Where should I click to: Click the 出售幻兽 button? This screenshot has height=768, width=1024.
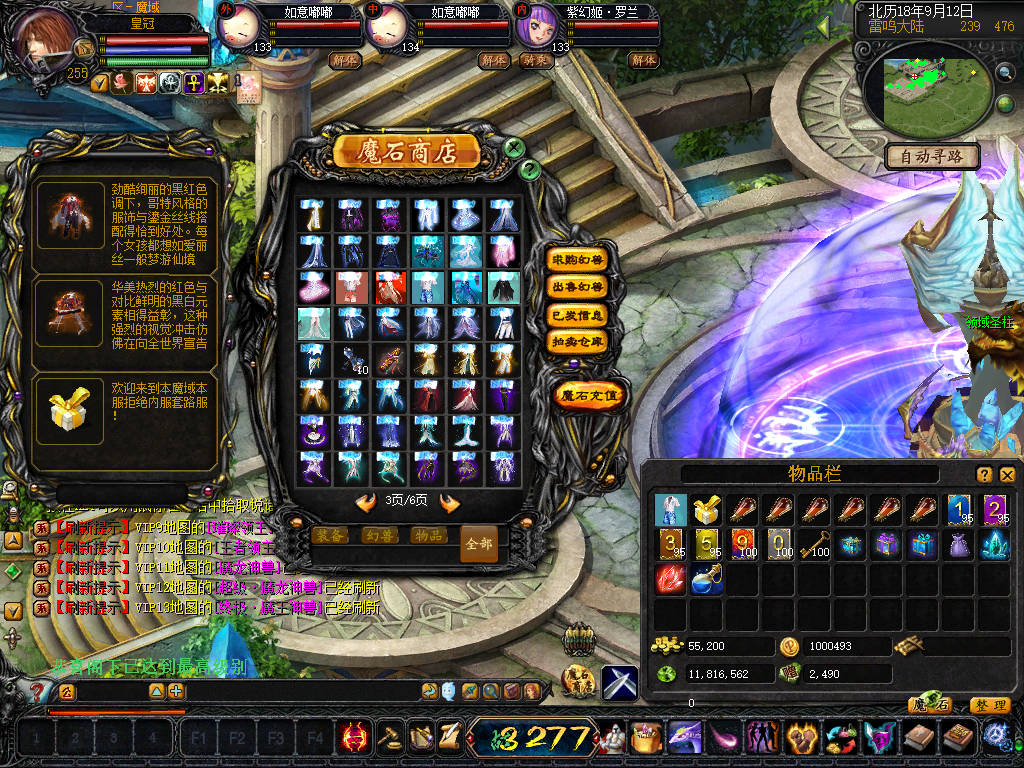(x=578, y=287)
